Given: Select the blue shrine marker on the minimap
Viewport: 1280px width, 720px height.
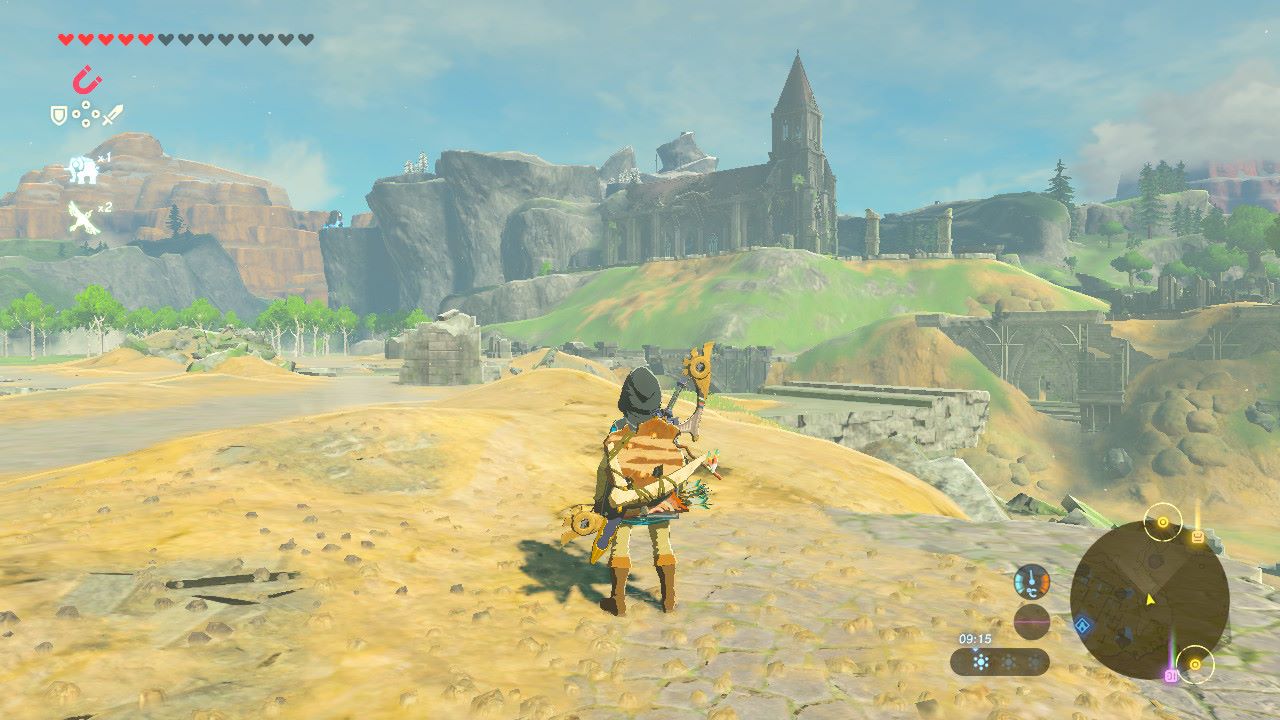Looking at the screenshot, I should pyautogui.click(x=1082, y=627).
